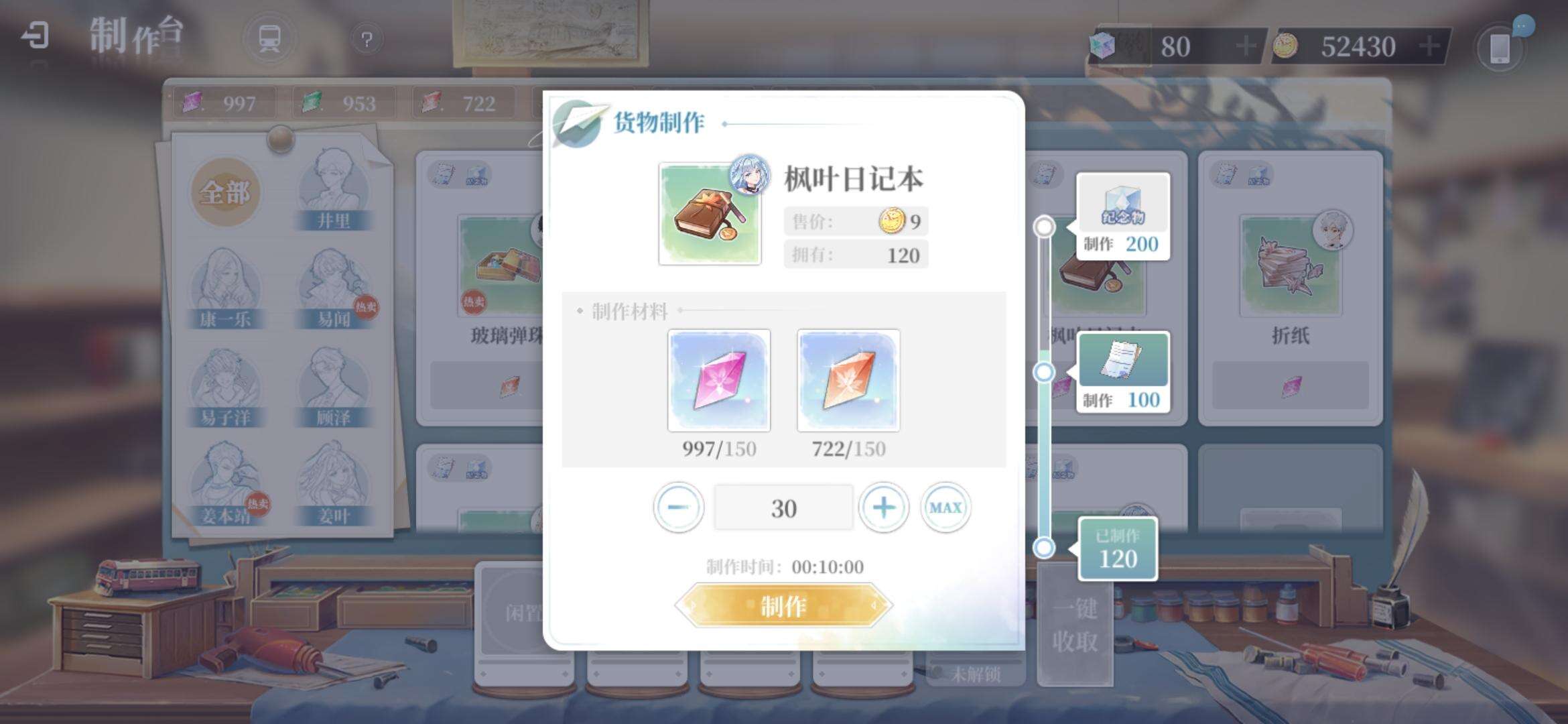The image size is (1568, 724).
Task: Filter by character 顾泽
Action: tap(333, 389)
